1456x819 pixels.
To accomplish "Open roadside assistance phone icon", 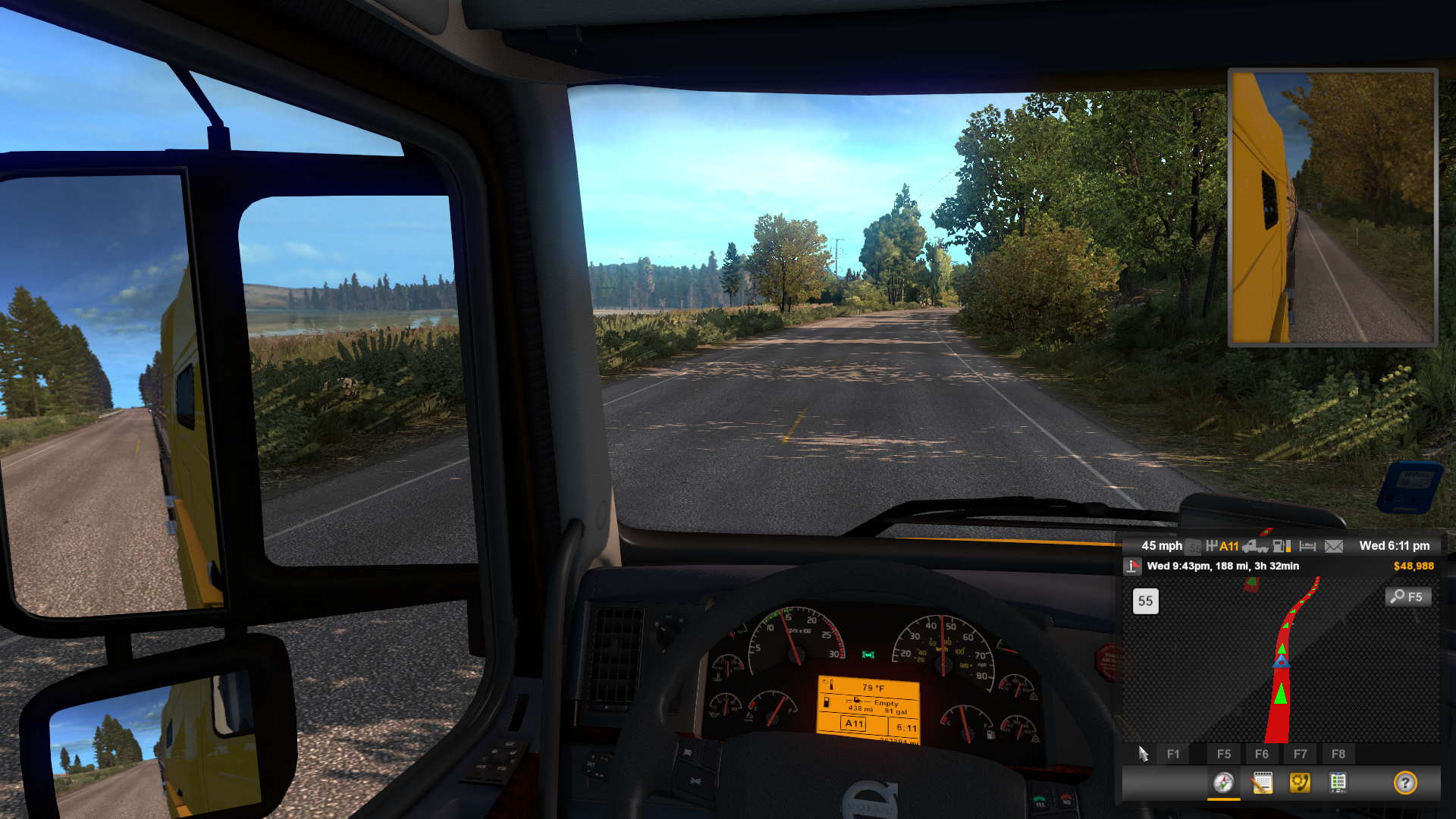I will (x=1300, y=783).
